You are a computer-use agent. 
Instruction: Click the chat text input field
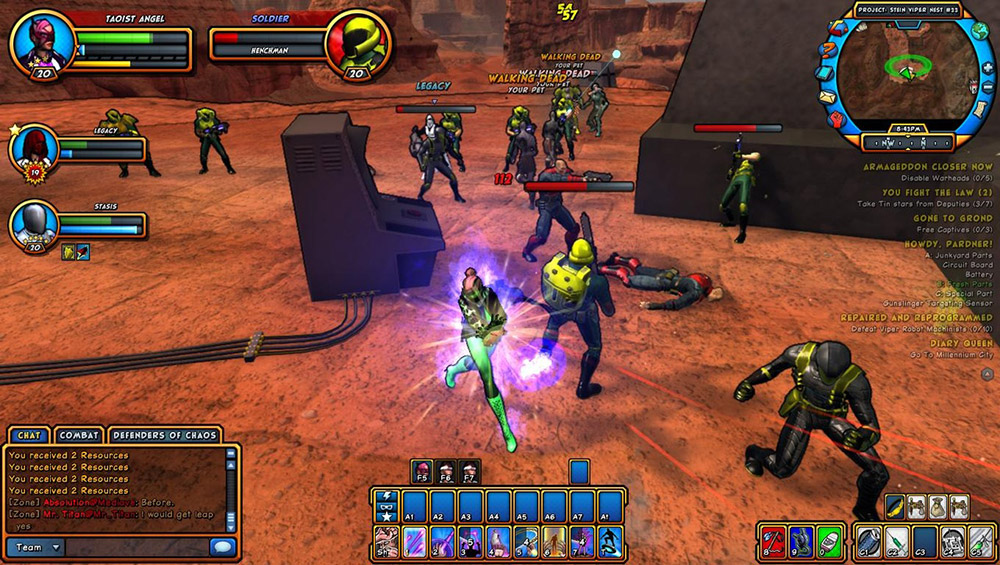[x=136, y=547]
